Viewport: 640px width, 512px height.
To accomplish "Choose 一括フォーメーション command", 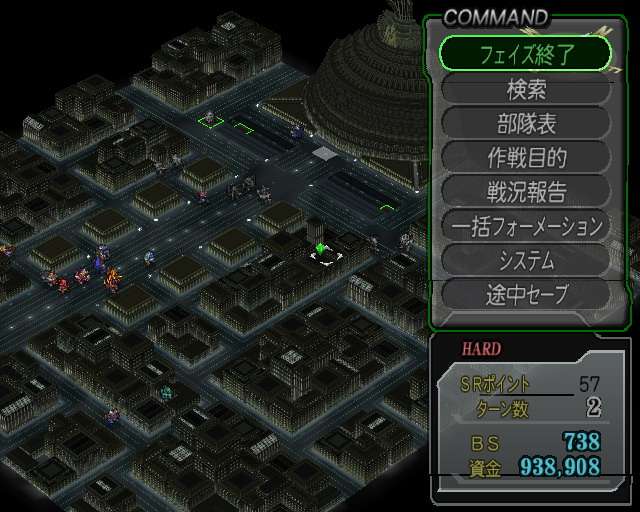I will point(525,226).
